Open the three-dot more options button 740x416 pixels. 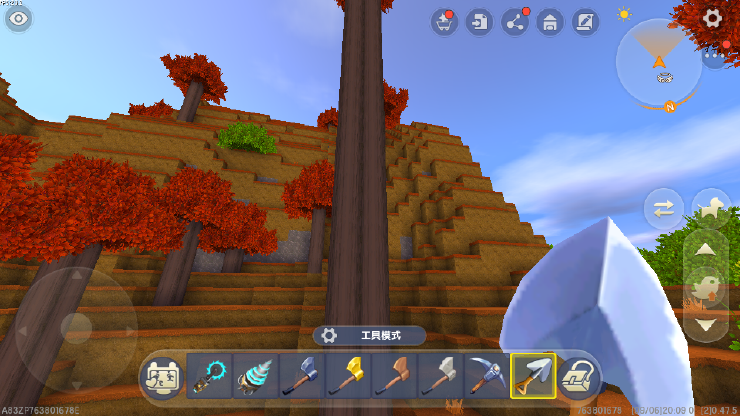coord(712,57)
